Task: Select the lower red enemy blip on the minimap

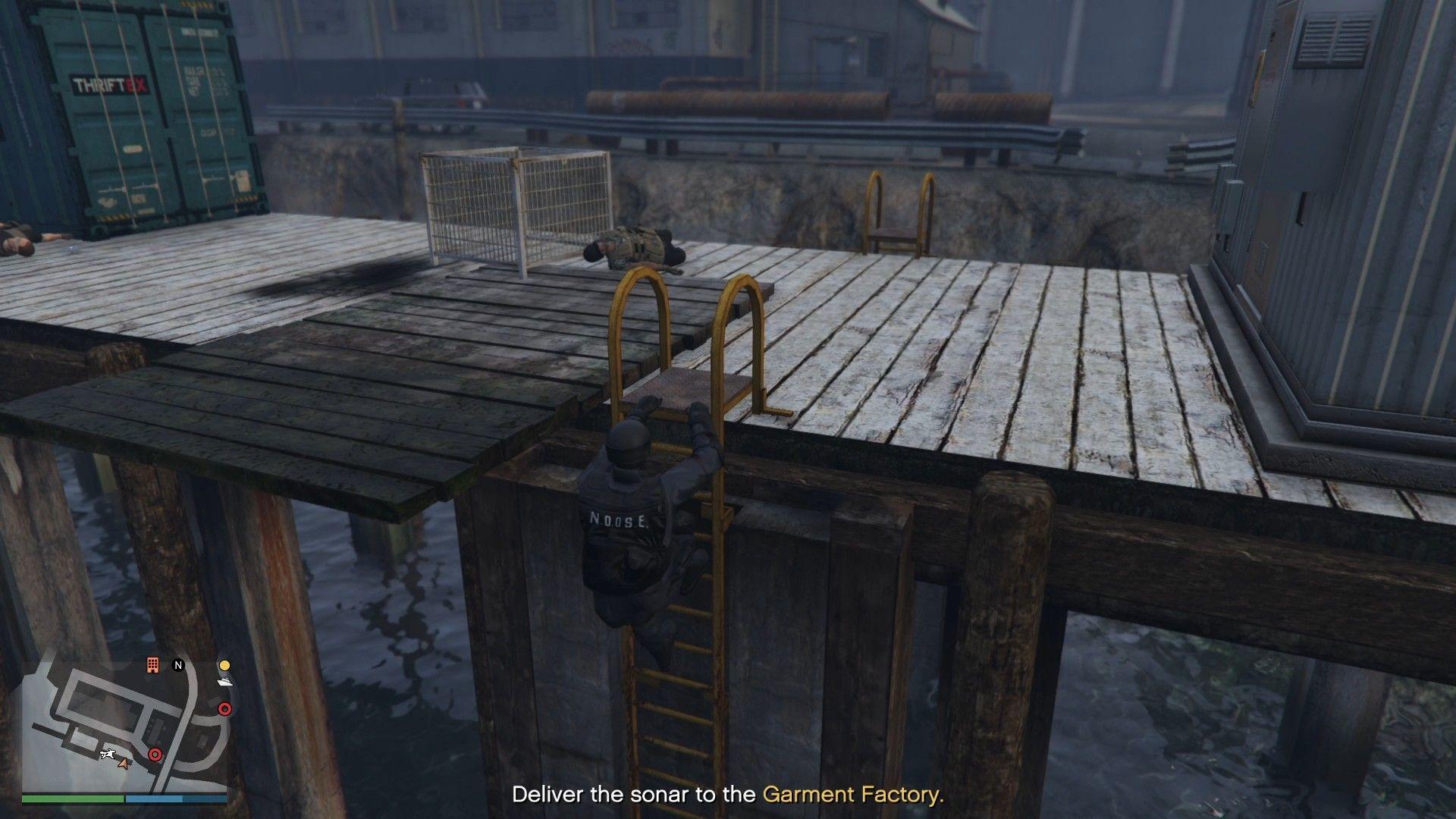Action: pos(155,754)
